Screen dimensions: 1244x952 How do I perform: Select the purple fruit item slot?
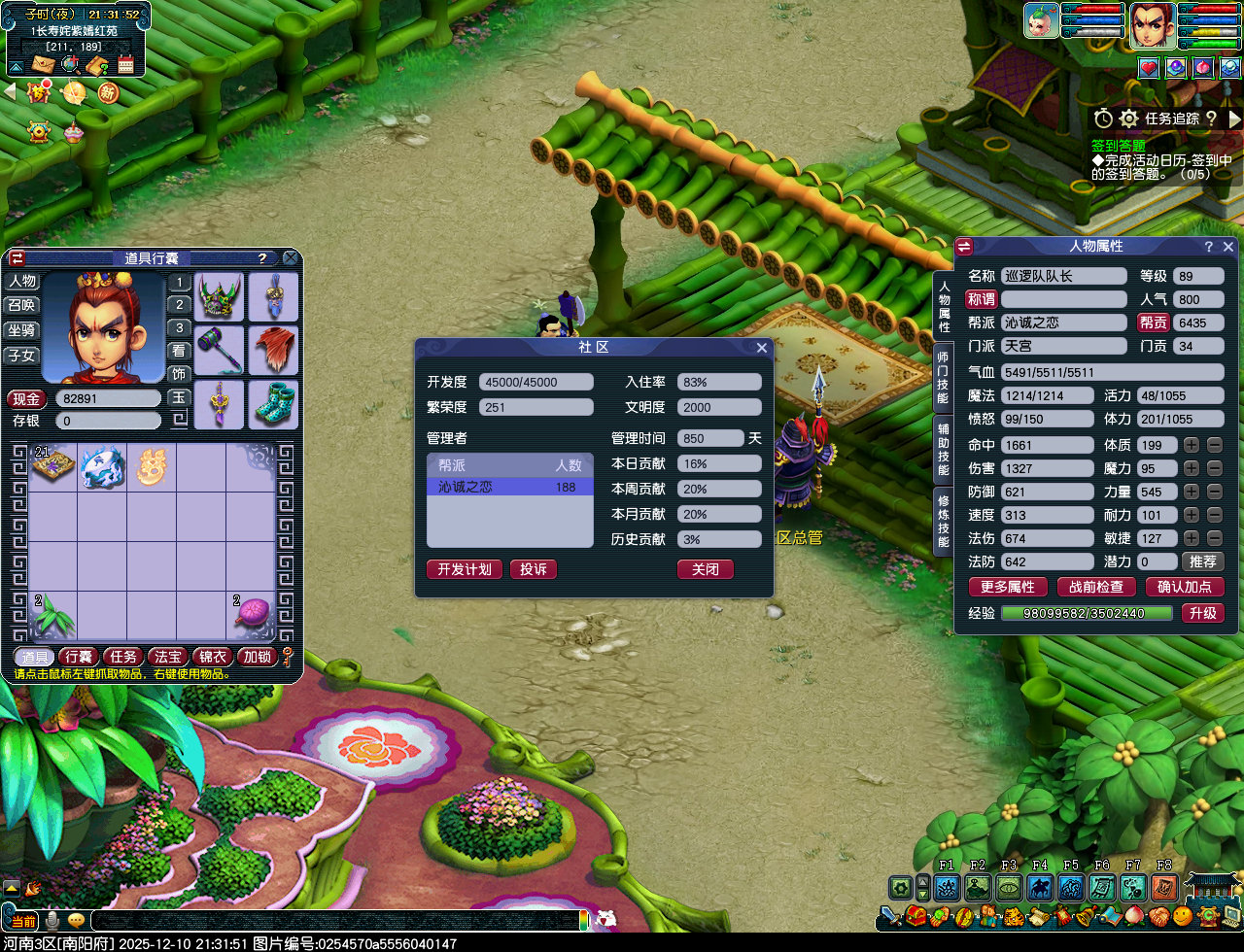pyautogui.click(x=251, y=615)
